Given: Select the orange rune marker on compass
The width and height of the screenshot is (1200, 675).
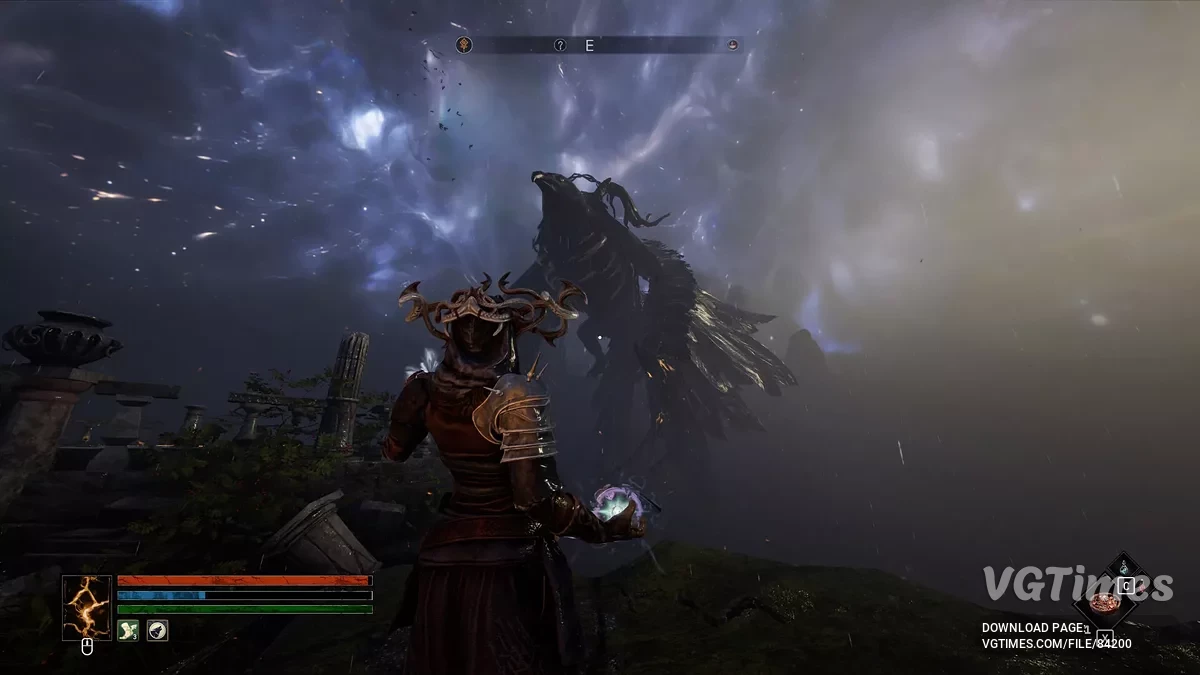Looking at the screenshot, I should click(x=464, y=45).
